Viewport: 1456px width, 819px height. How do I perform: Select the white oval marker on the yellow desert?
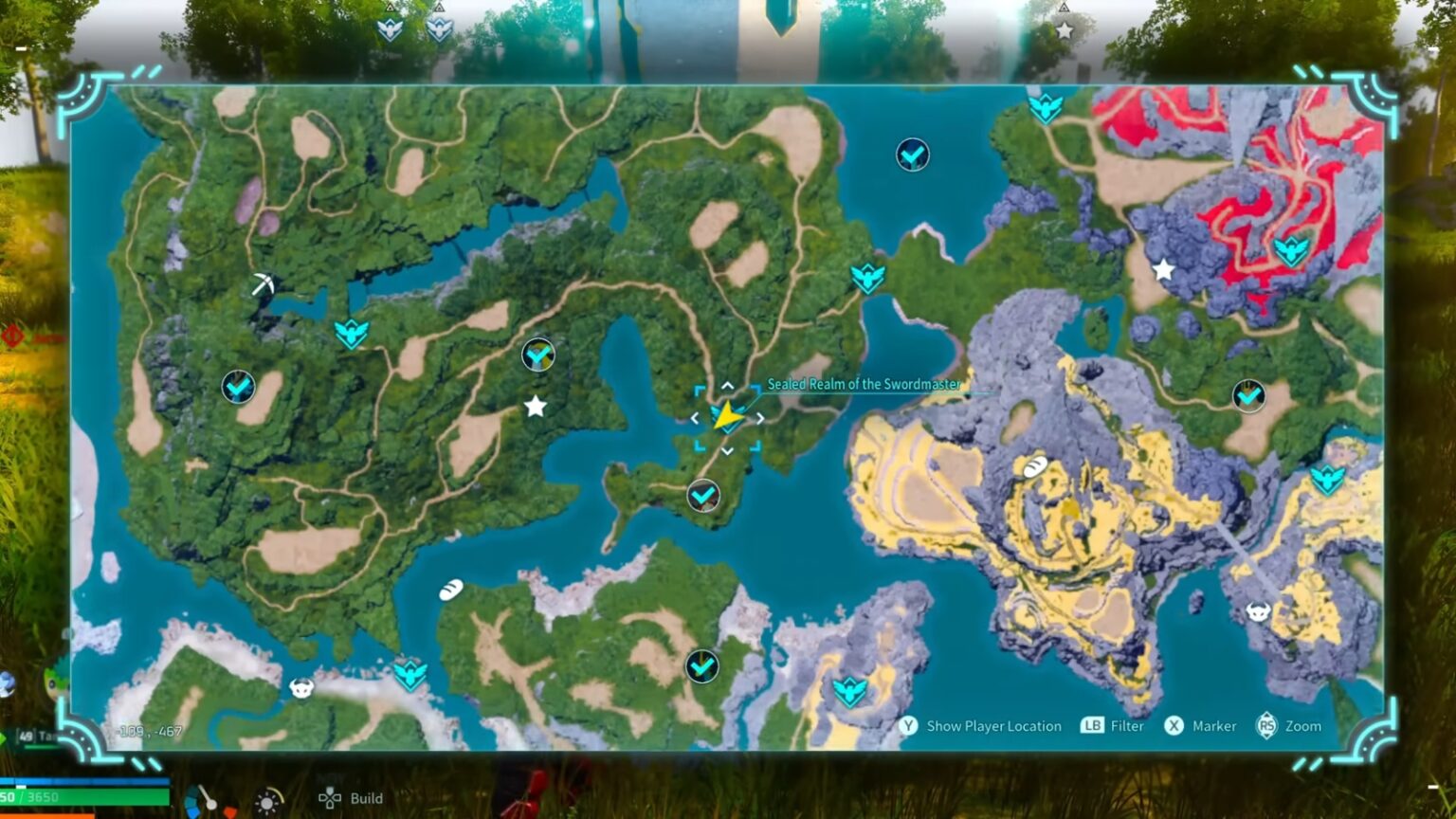pos(1034,465)
